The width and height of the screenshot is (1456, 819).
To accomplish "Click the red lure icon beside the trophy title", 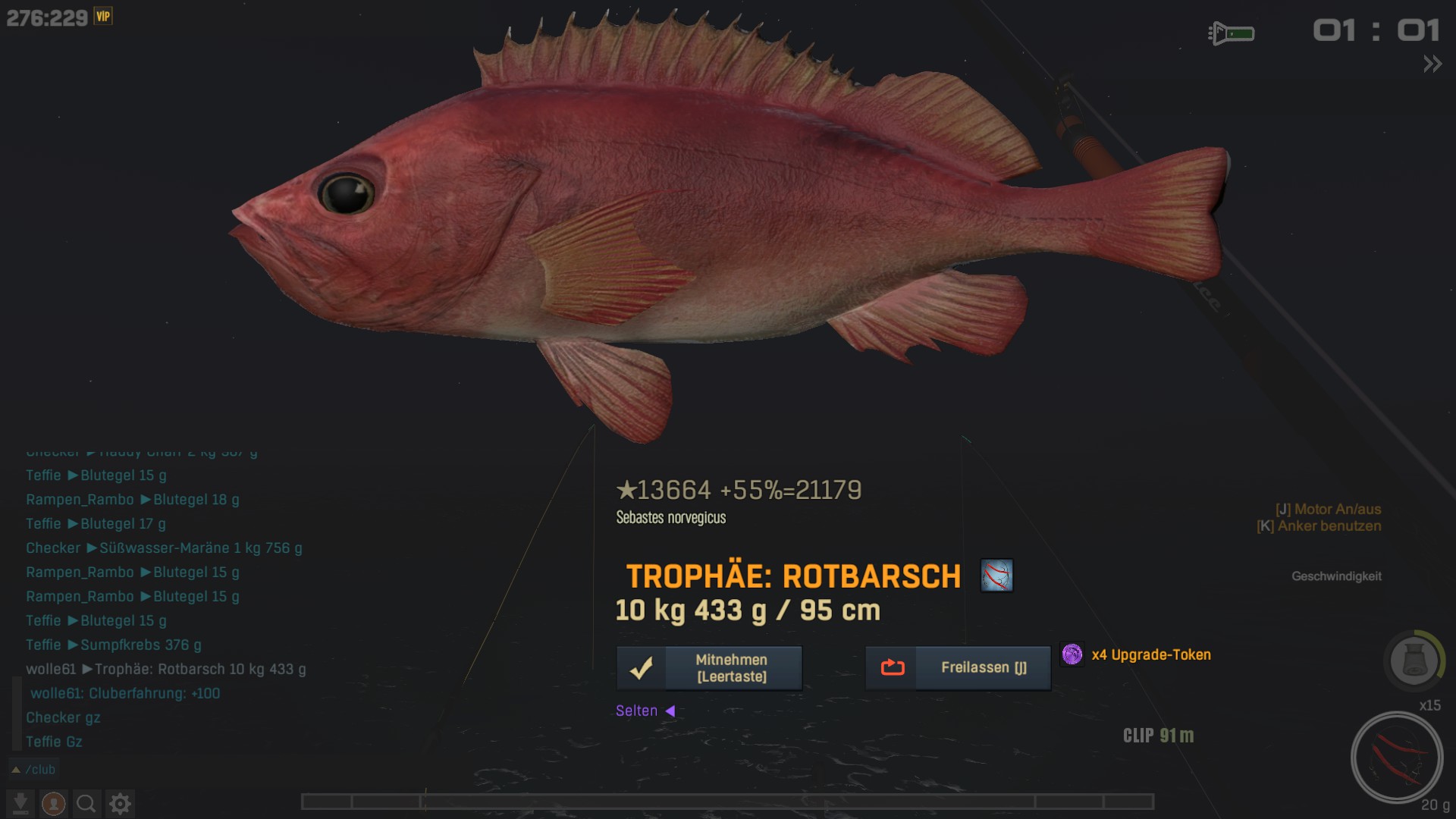I will [996, 576].
